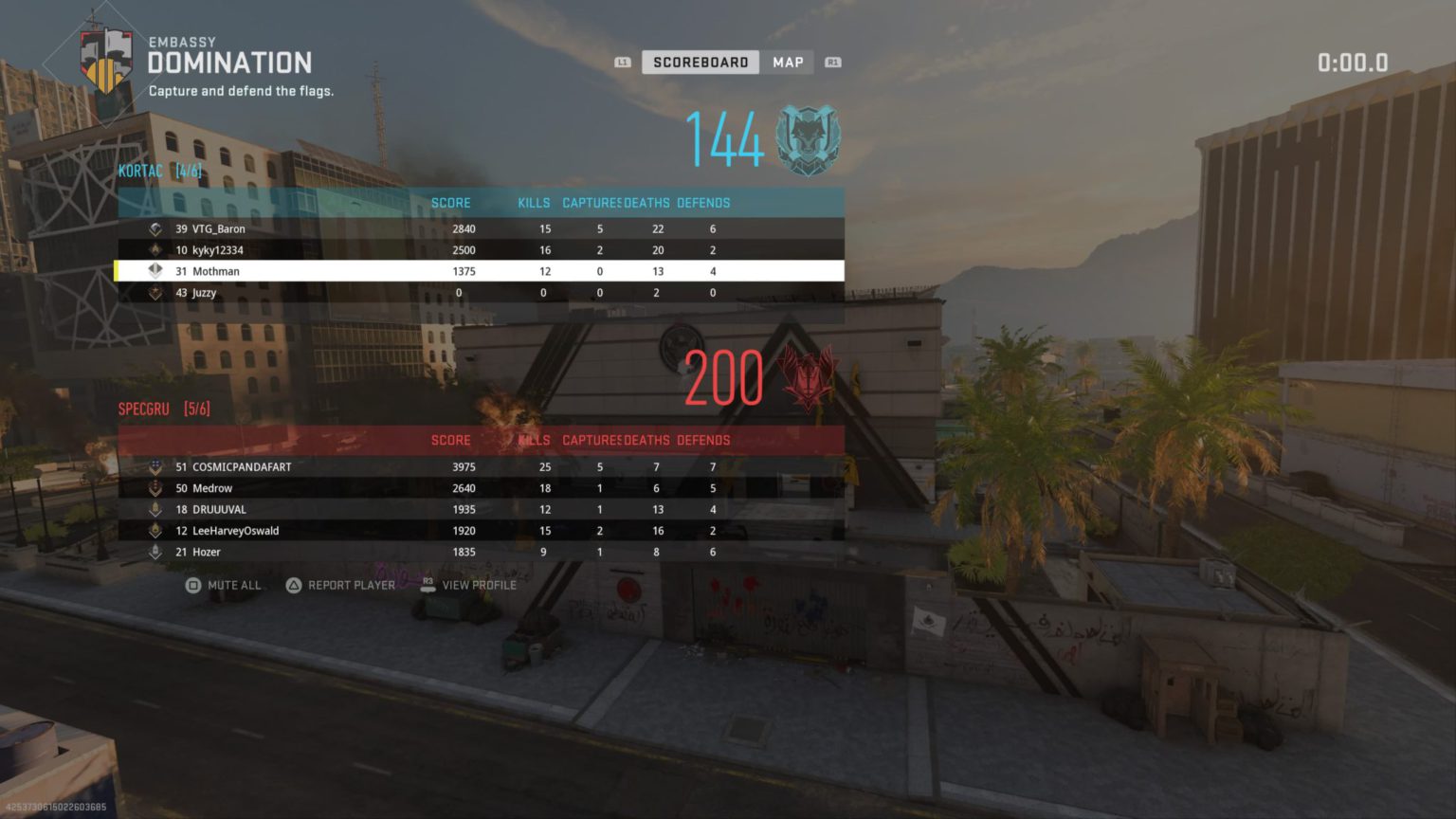This screenshot has height=819, width=1456.
Task: Click the triangle icon beside REPORT PLAYER
Action: (294, 585)
